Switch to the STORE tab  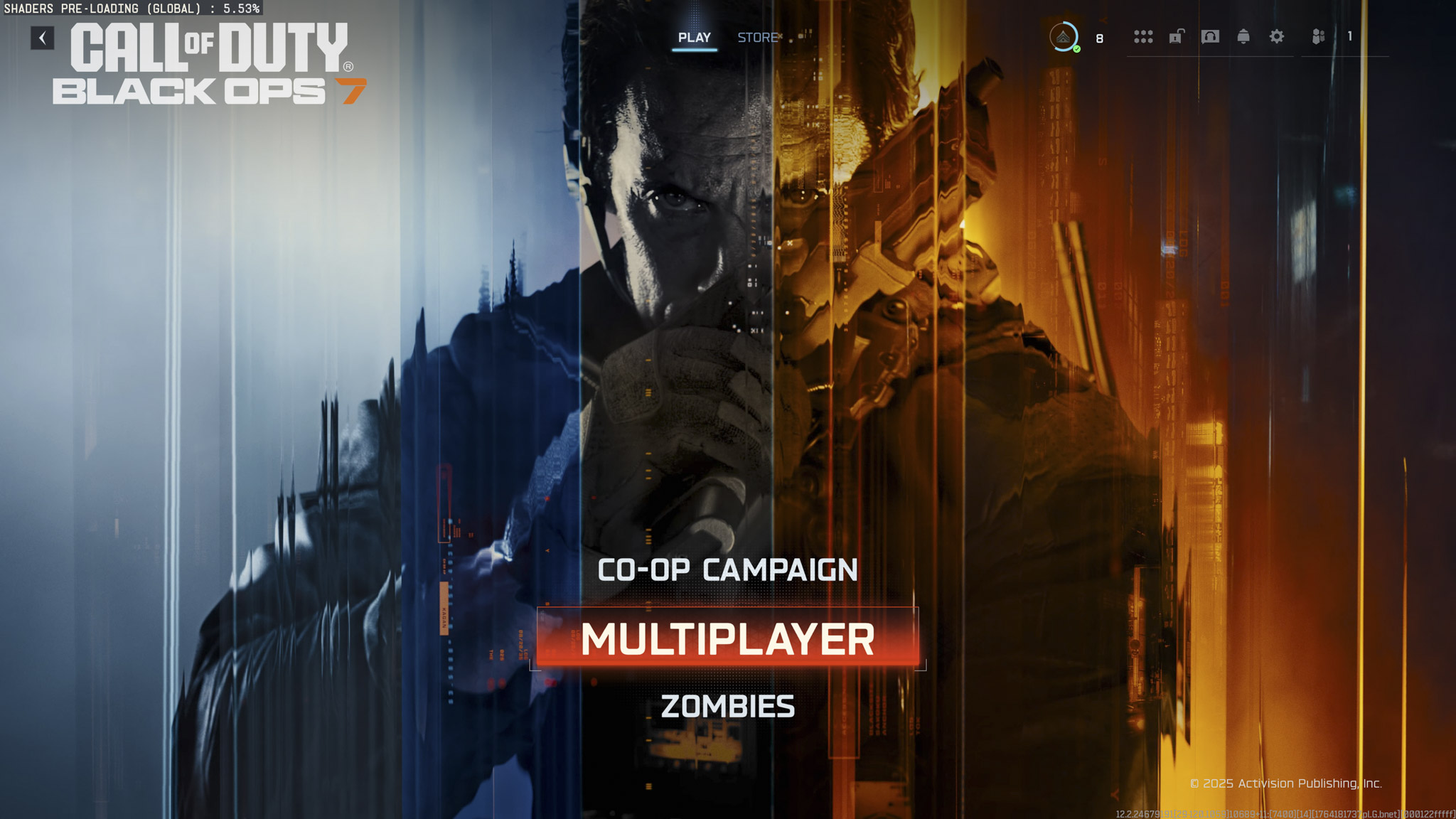point(756,38)
